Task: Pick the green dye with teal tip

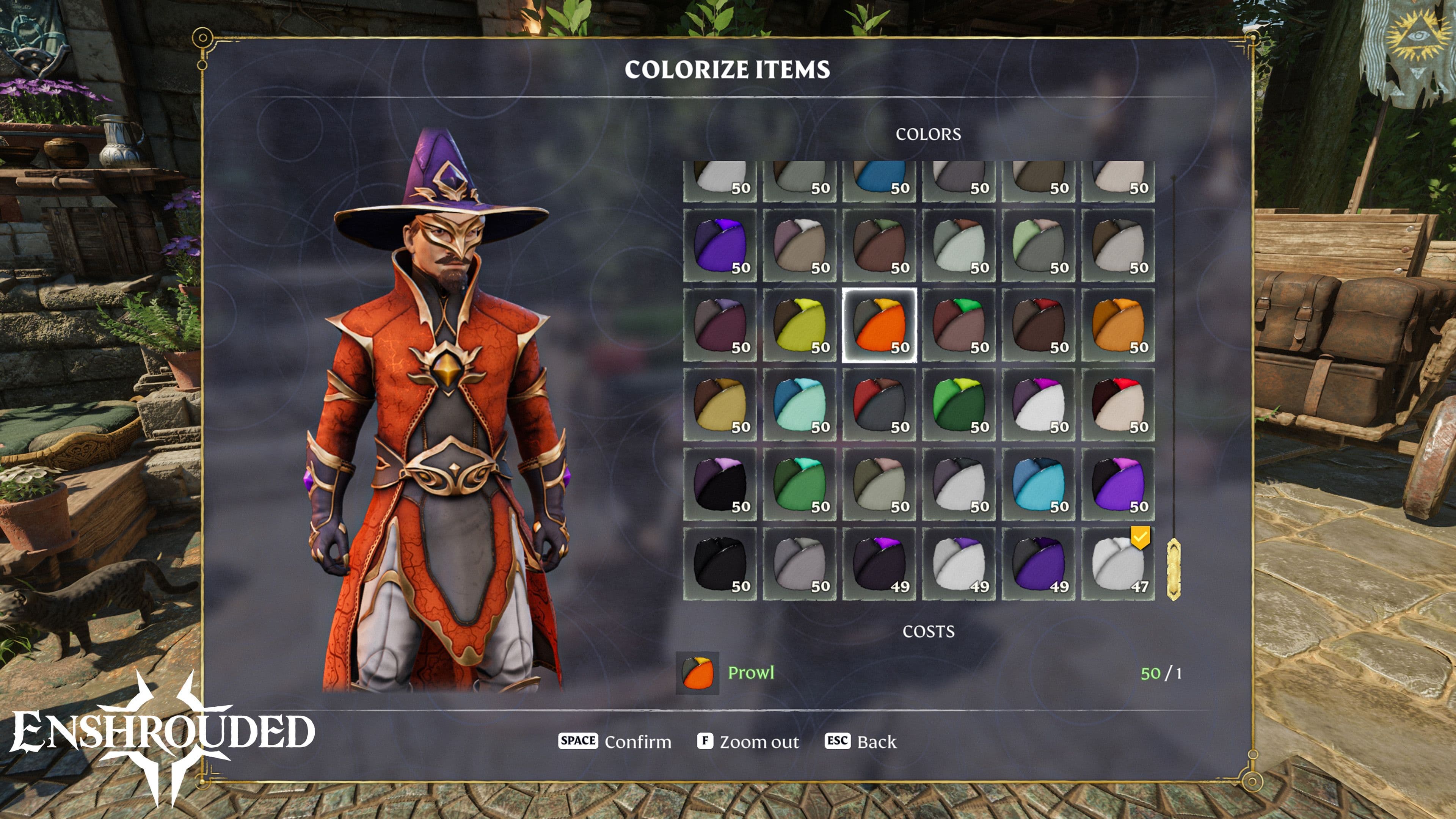Action: pos(799,485)
